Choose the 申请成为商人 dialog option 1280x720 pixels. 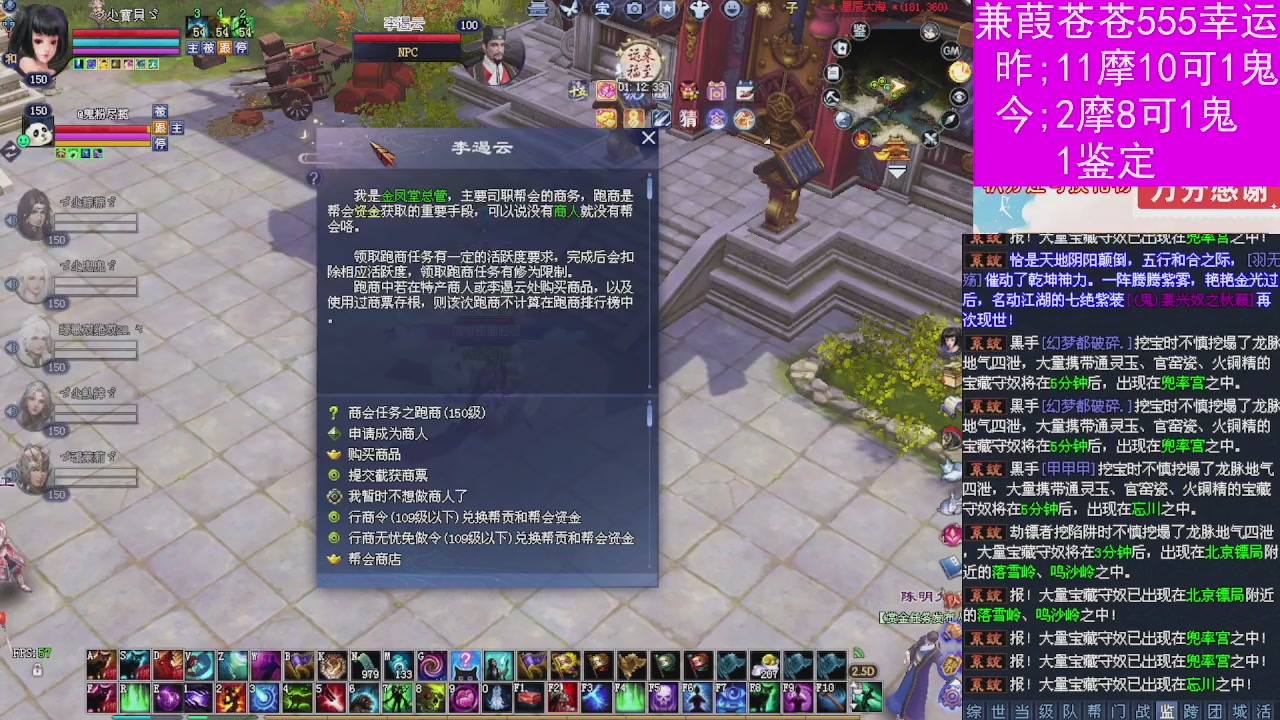point(387,434)
